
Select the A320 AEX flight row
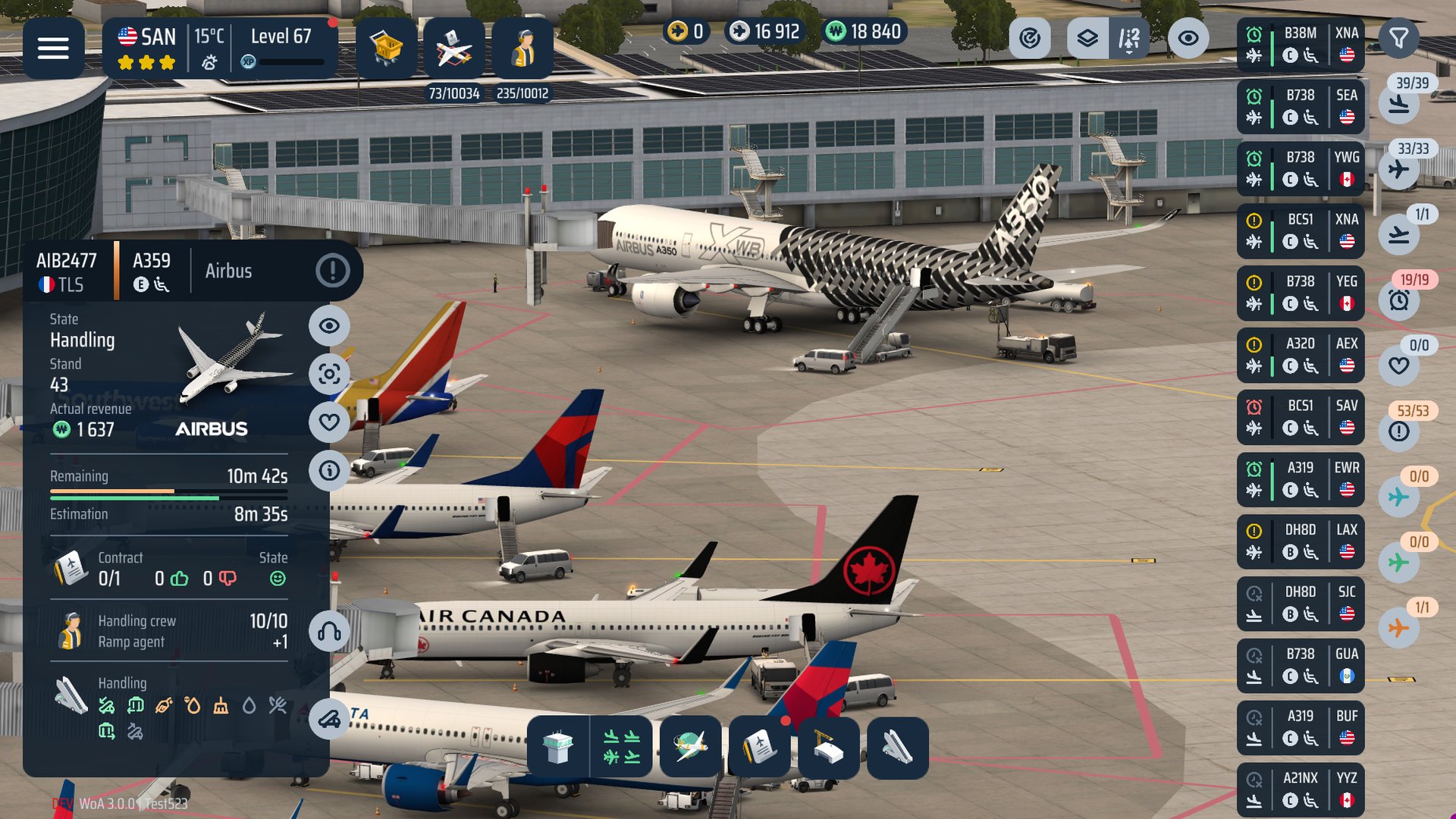click(1300, 355)
